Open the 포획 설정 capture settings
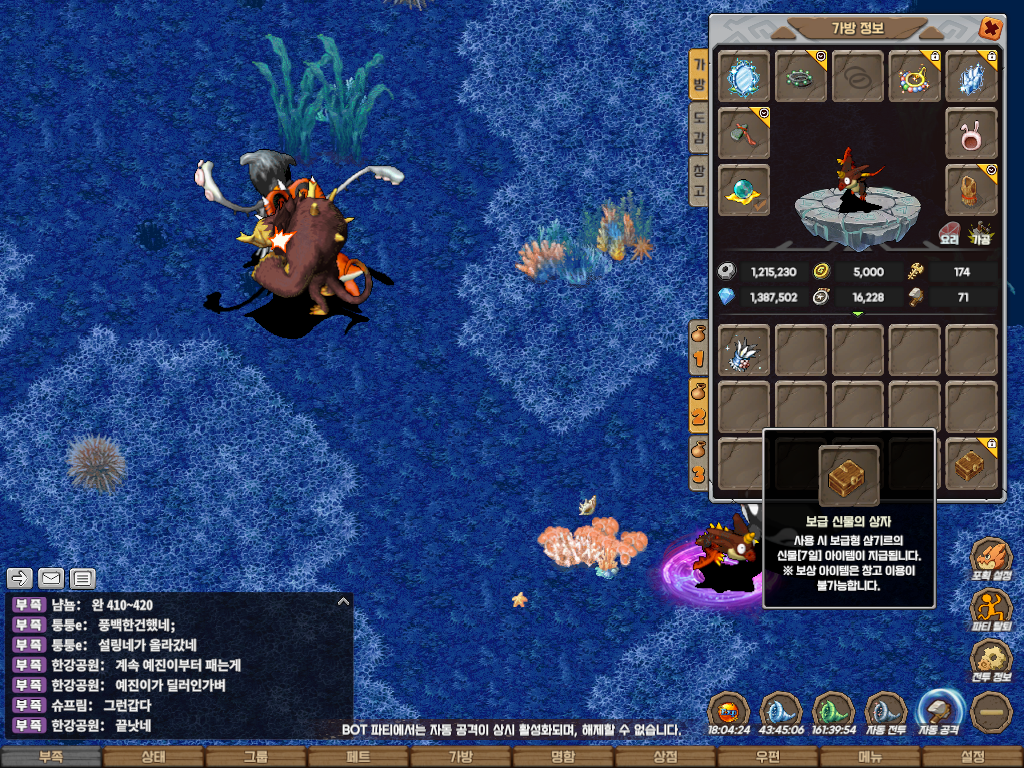Screen dimensions: 1024x768 pos(991,560)
